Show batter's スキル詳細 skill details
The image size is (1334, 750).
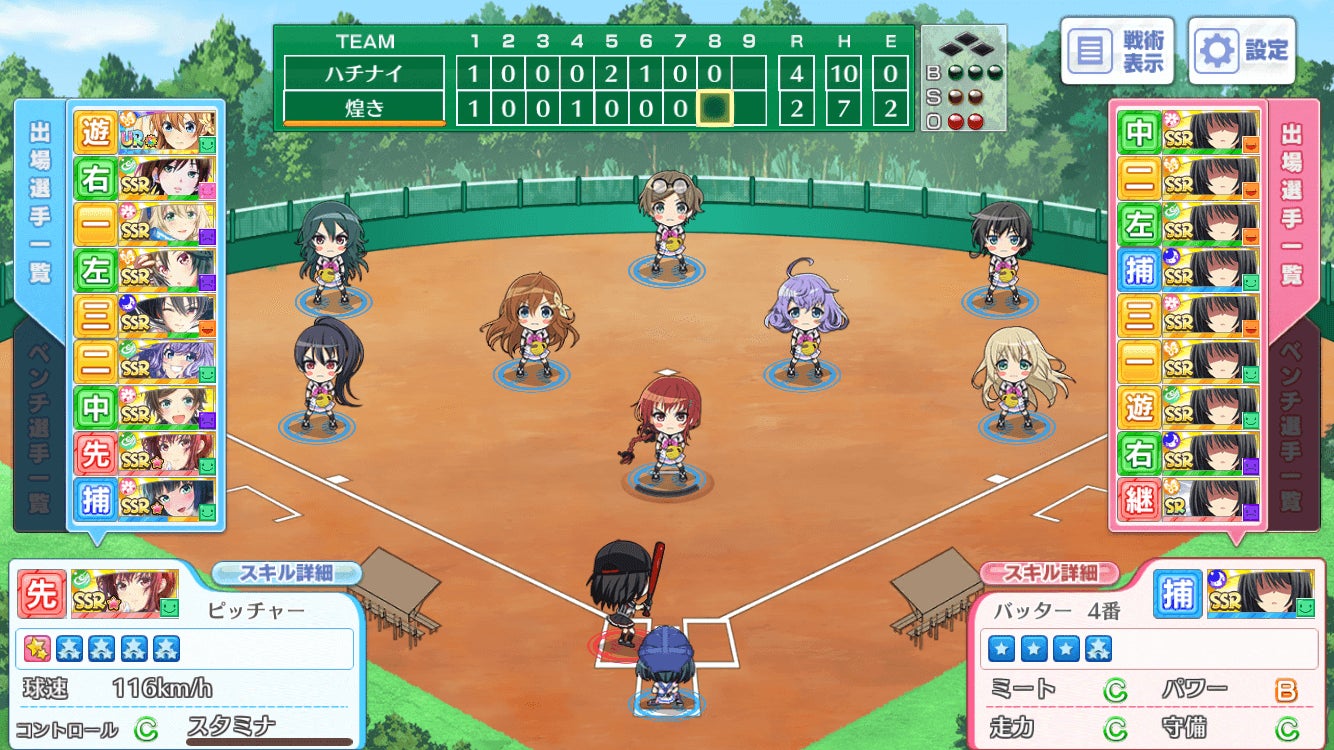[x=1049, y=573]
